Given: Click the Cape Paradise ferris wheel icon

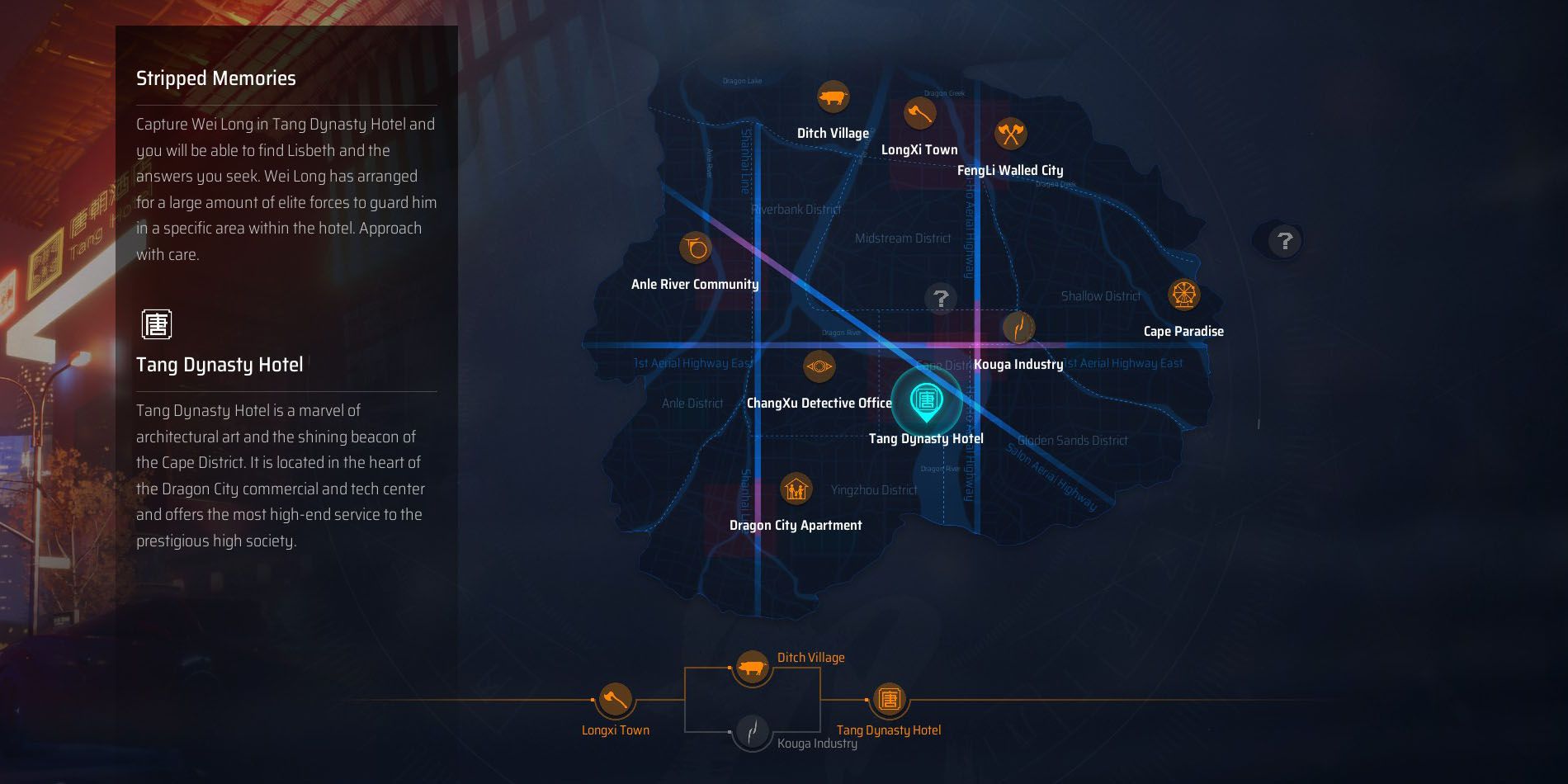Looking at the screenshot, I should pos(1183,295).
